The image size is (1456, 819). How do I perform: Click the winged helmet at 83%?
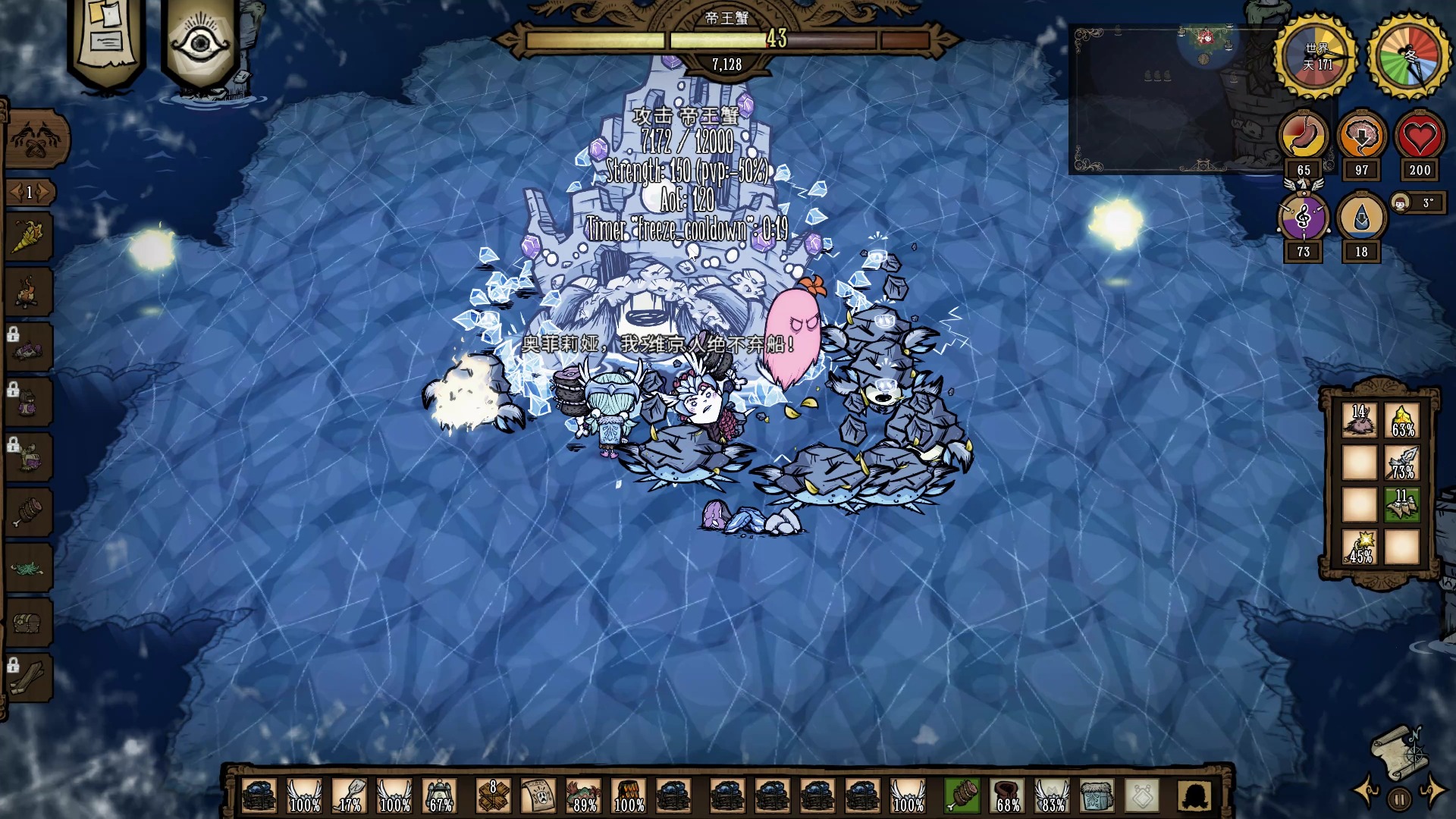click(x=1052, y=796)
